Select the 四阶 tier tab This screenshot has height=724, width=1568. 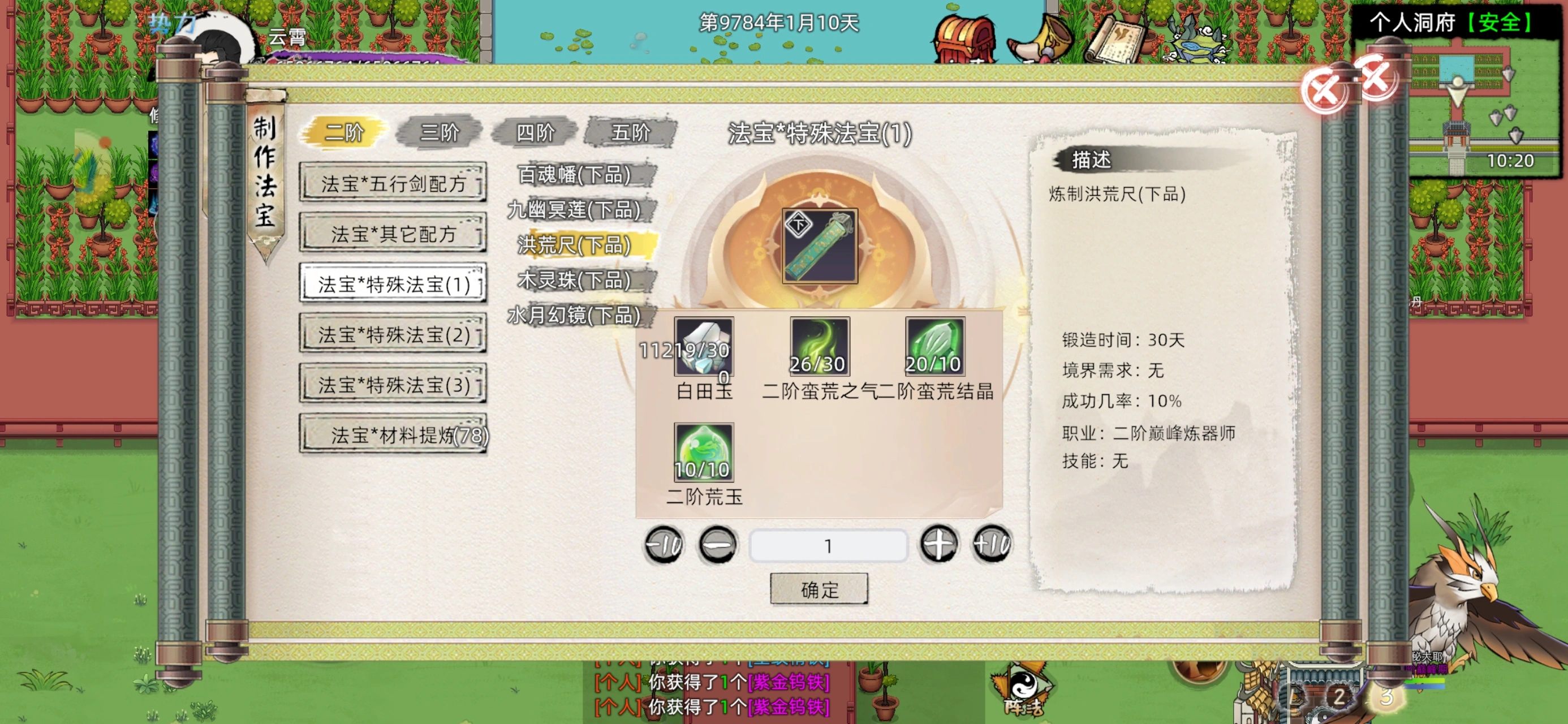(x=535, y=132)
